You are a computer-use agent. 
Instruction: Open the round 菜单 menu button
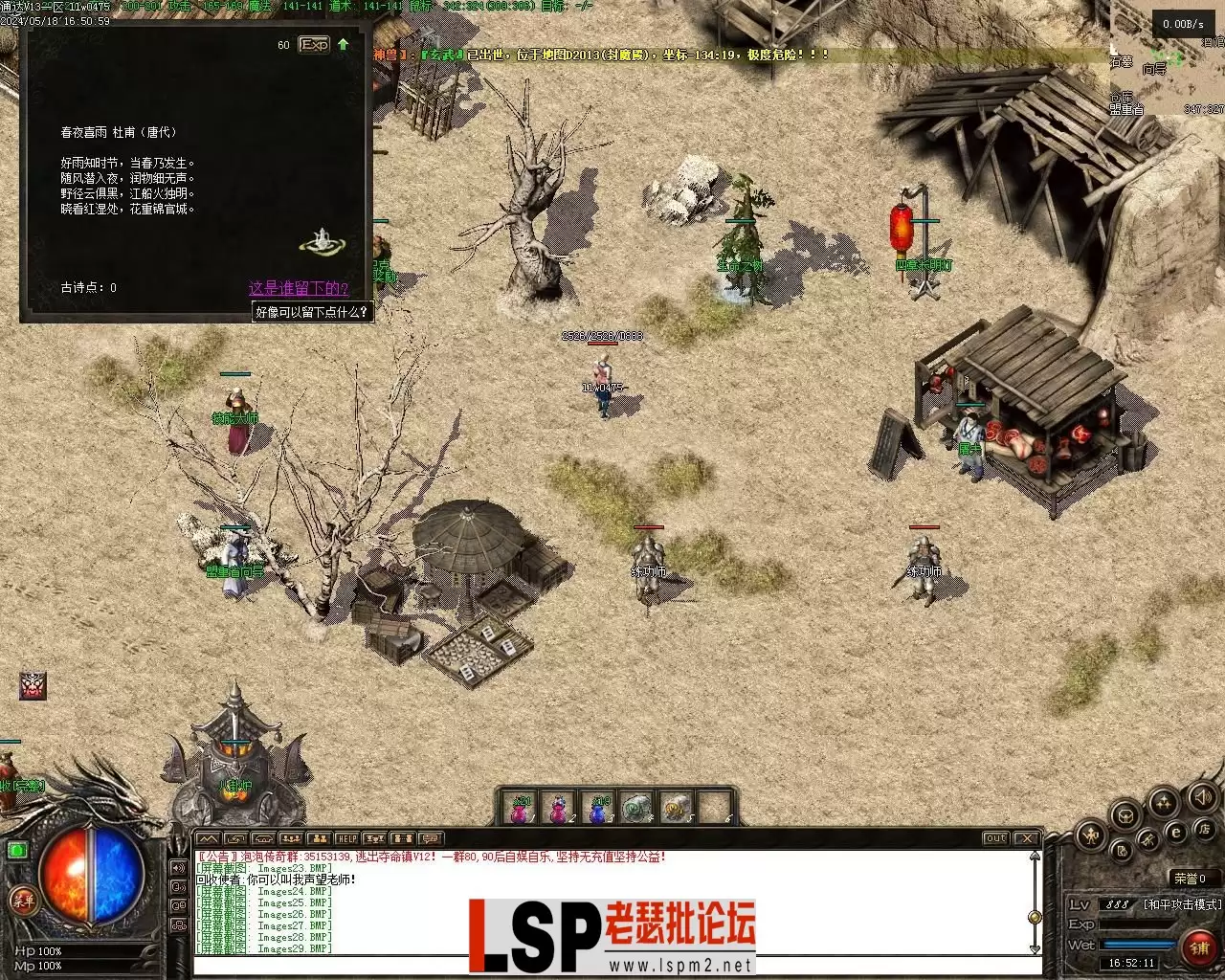coord(22,899)
